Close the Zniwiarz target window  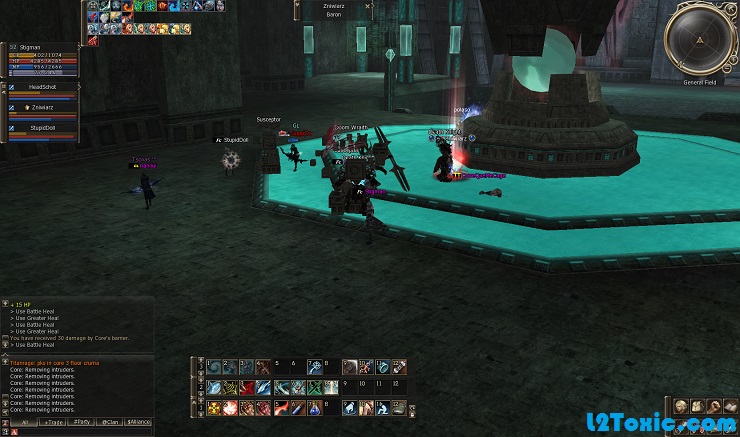tap(368, 5)
